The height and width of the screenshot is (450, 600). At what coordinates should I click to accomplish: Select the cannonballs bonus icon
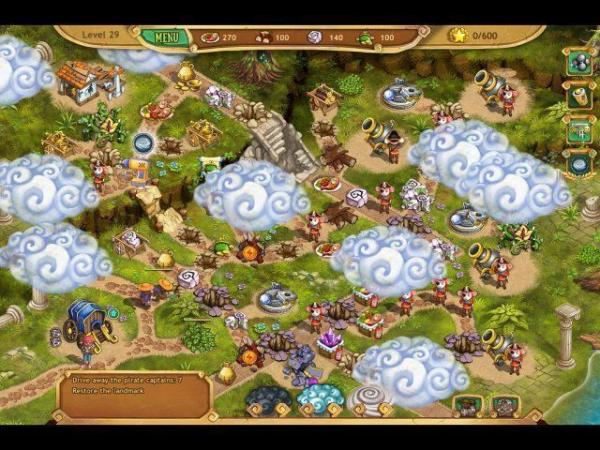click(x=579, y=63)
